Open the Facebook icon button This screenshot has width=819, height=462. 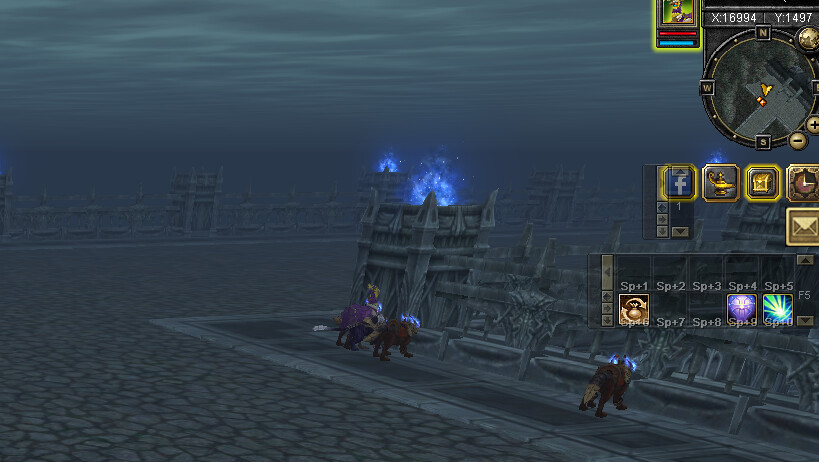click(x=679, y=183)
